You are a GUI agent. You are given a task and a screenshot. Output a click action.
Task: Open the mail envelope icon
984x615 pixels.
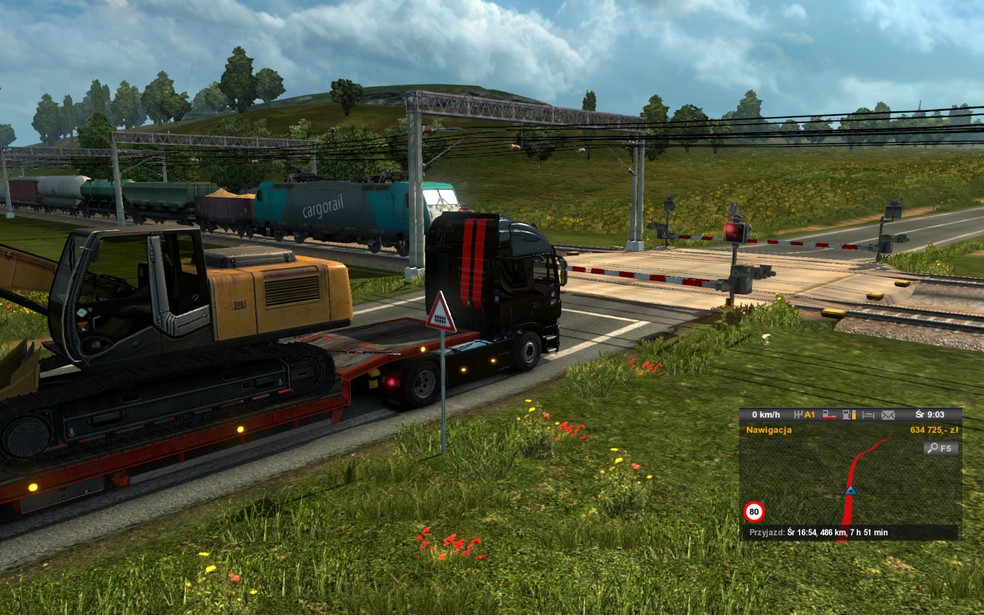887,415
